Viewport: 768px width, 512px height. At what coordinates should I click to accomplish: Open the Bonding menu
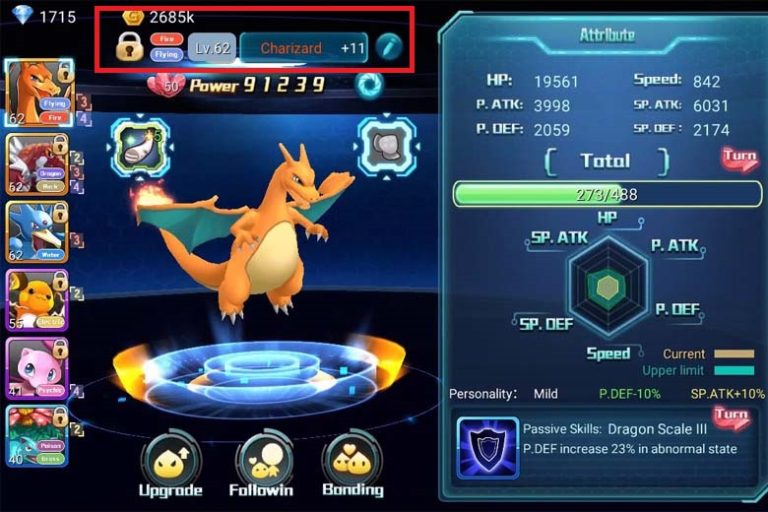[352, 463]
